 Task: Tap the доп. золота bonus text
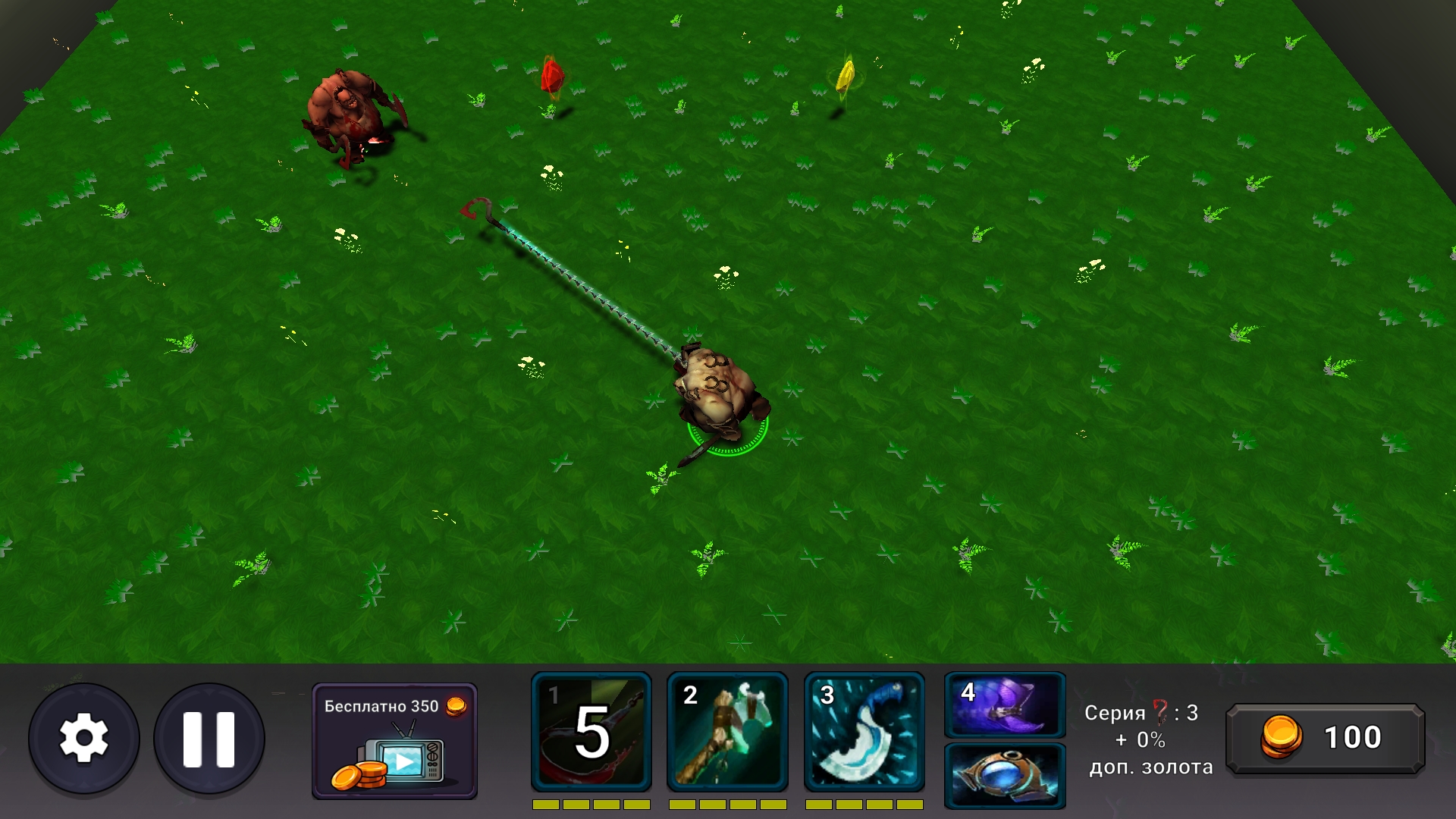[x=1149, y=768]
